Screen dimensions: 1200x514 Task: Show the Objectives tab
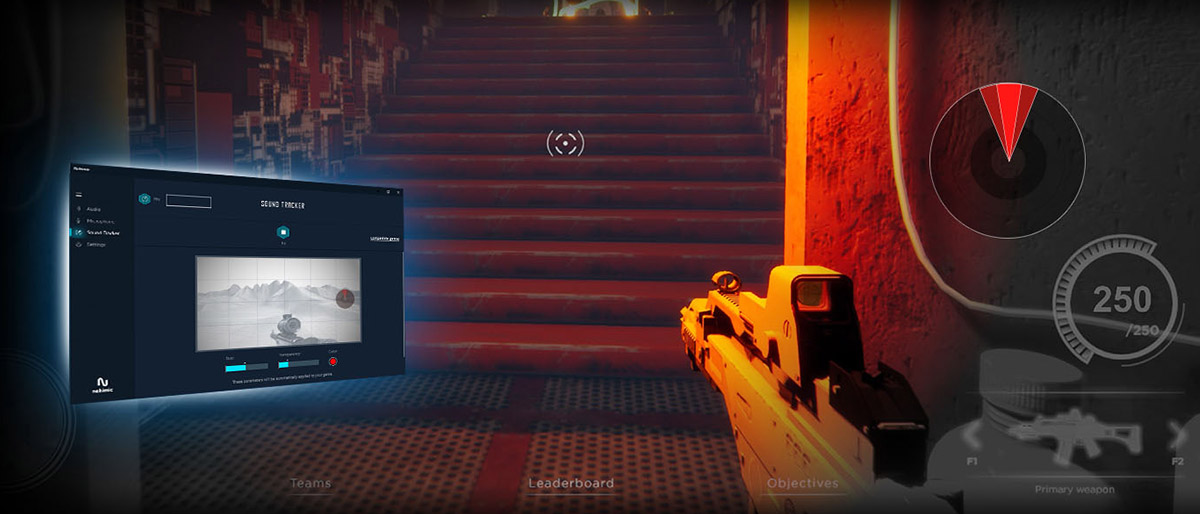click(802, 483)
